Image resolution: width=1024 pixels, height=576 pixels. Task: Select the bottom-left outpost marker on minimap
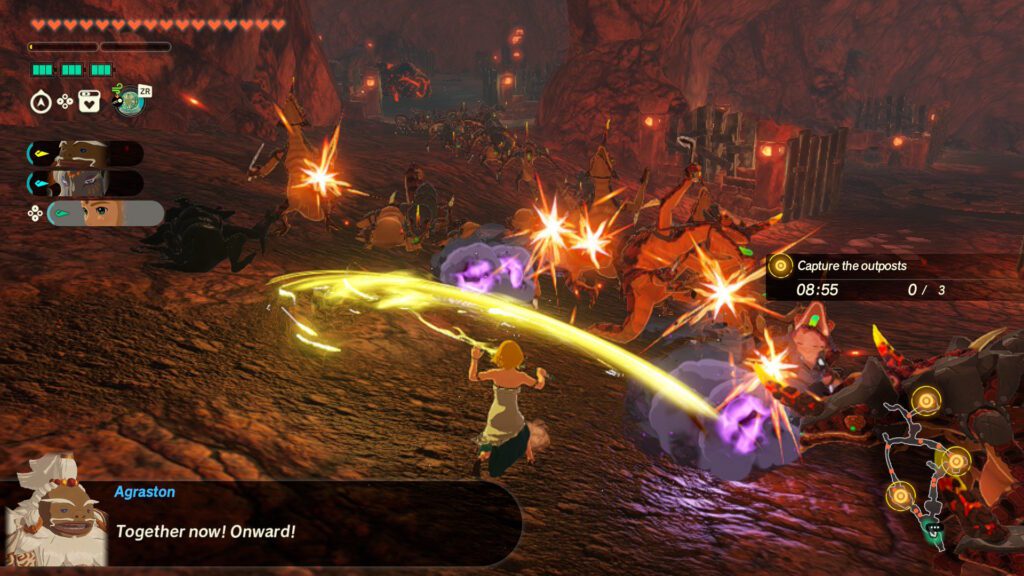(900, 494)
